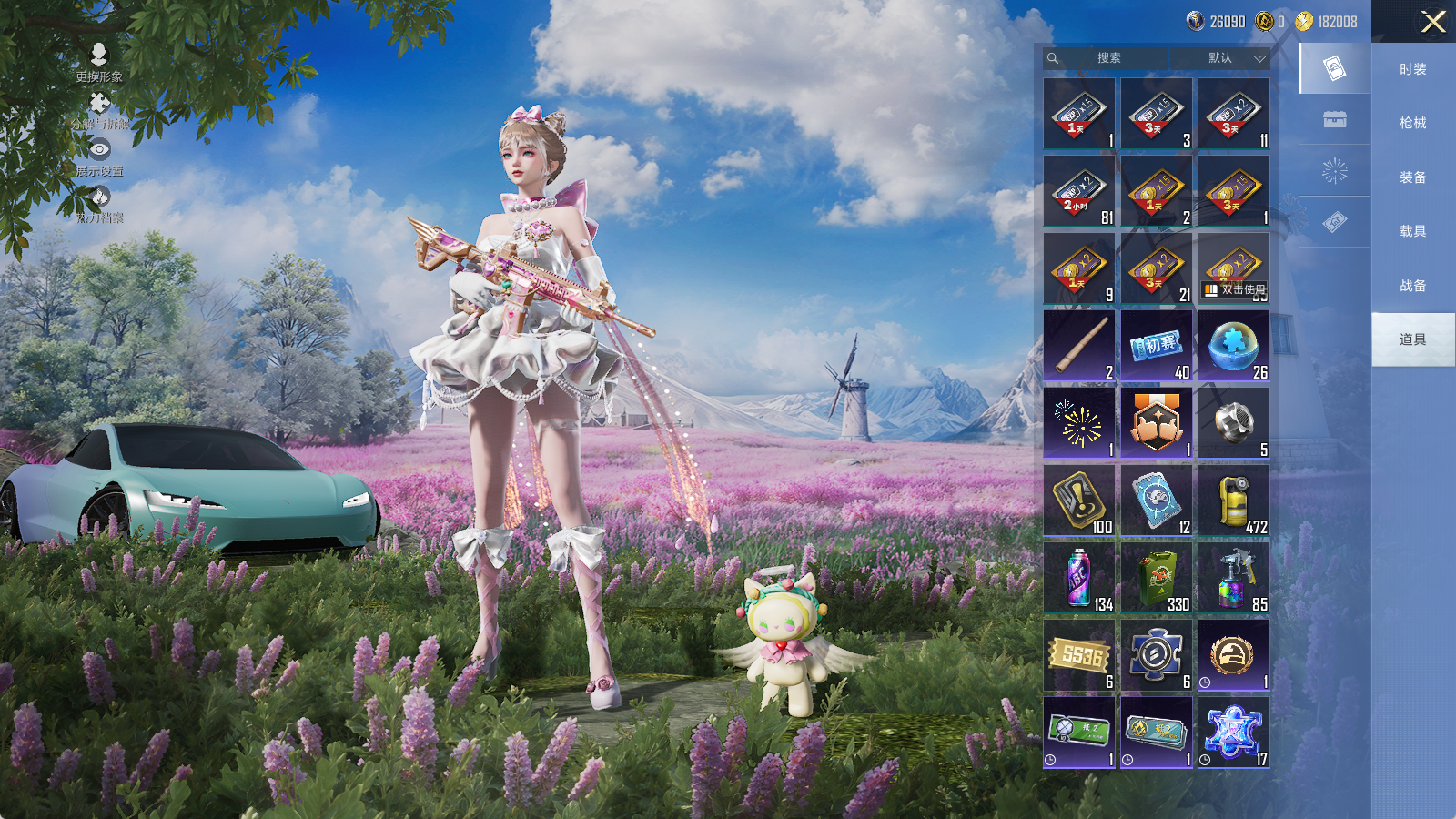
Task: Select the fireworks item slot
Action: (1079, 423)
